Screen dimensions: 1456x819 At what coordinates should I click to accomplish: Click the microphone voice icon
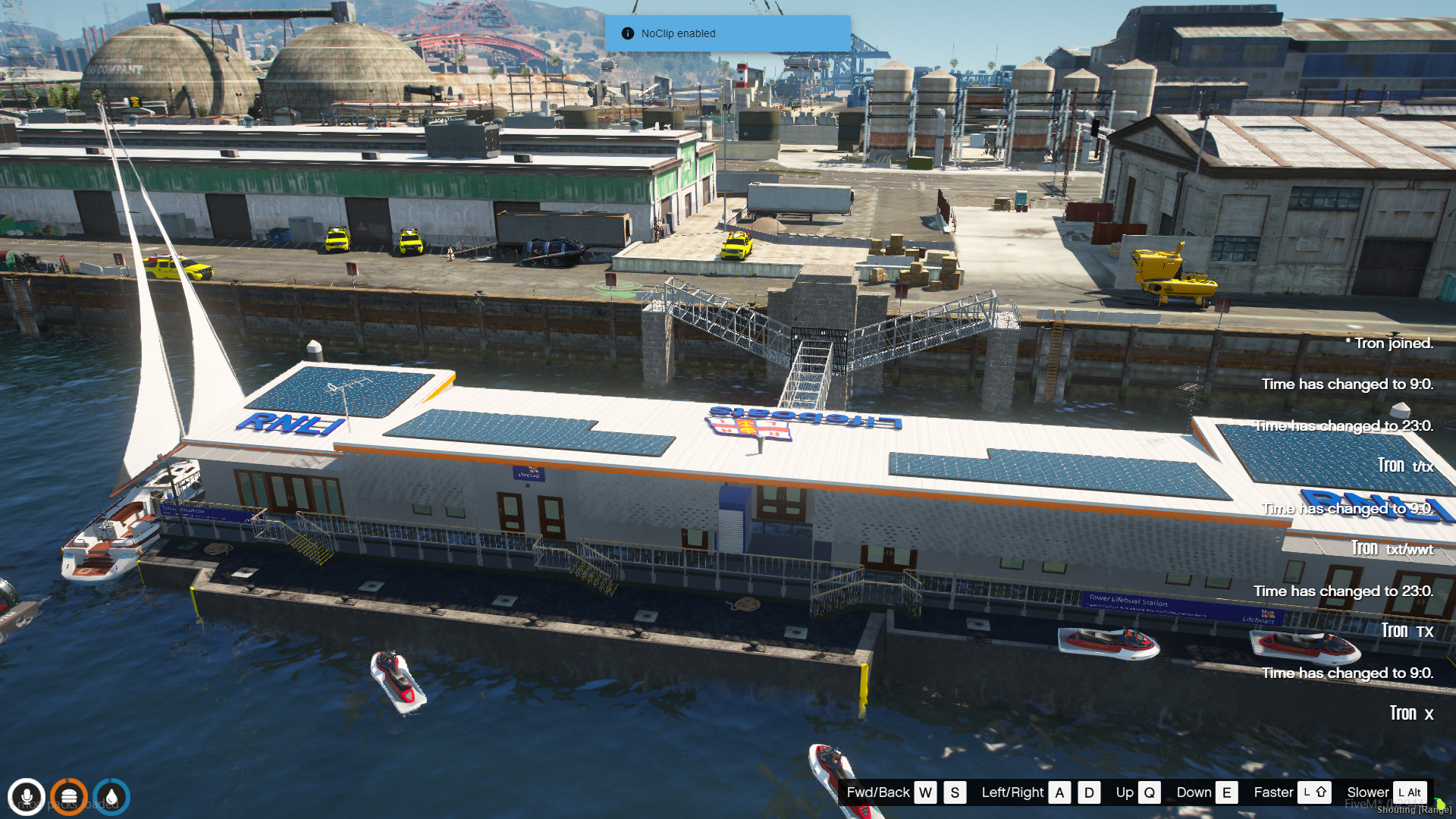click(27, 797)
